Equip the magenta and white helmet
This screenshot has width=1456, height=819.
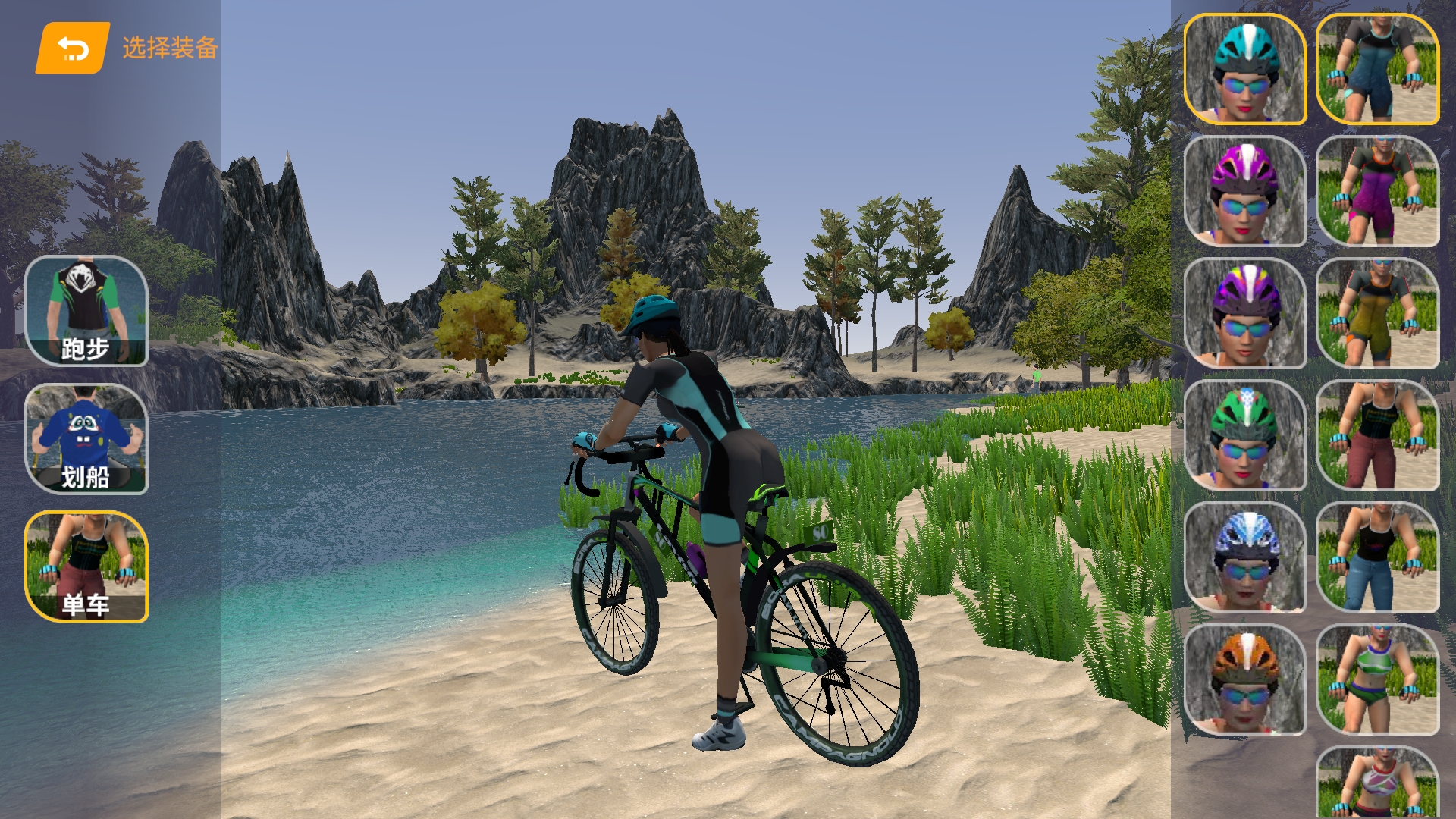click(1244, 191)
